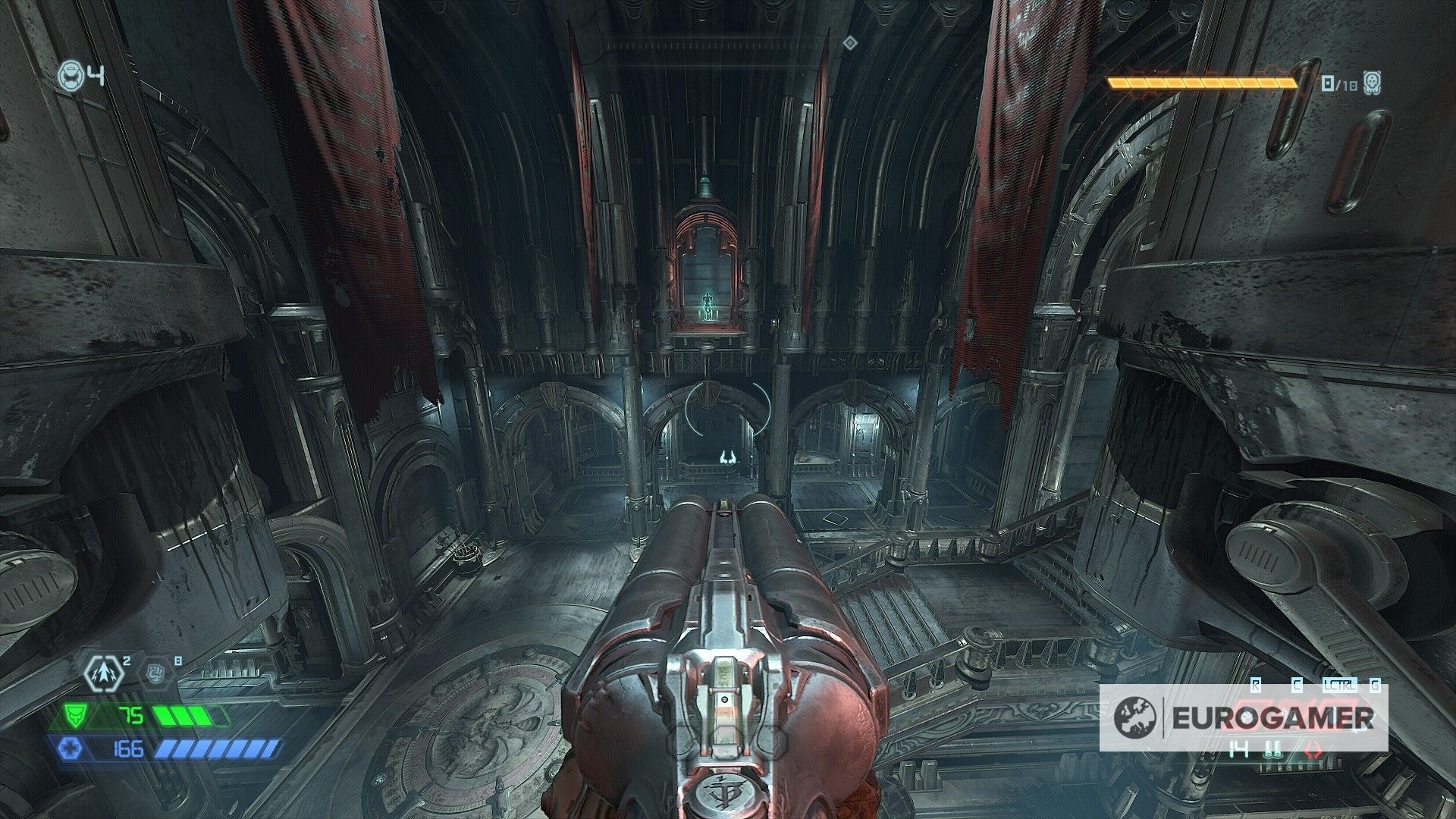The image size is (1456, 819).
Task: Toggle the grenade type indicator showing 2
Action: tap(127, 661)
